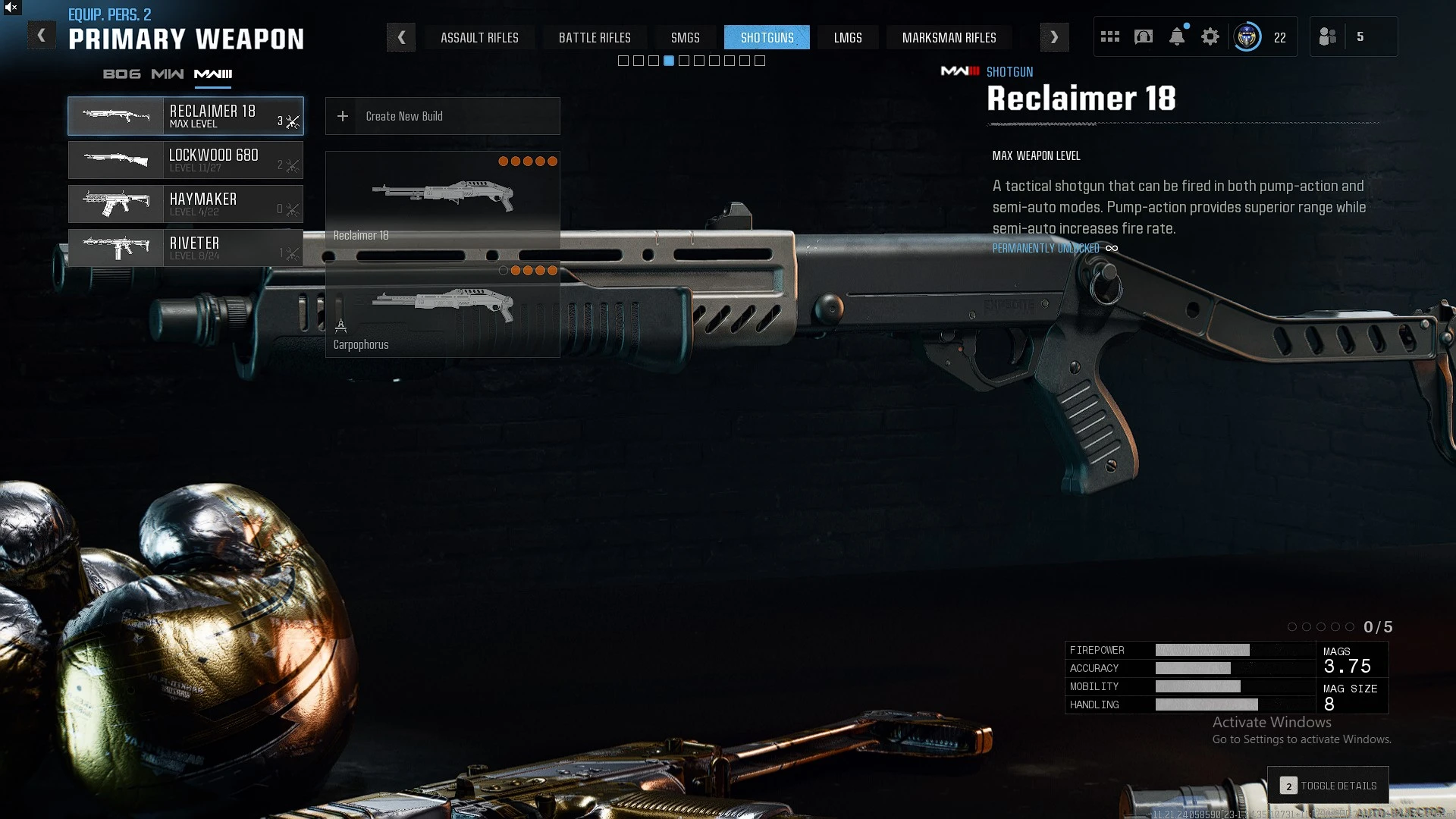
Task: Open the notifications bell
Action: [1177, 36]
